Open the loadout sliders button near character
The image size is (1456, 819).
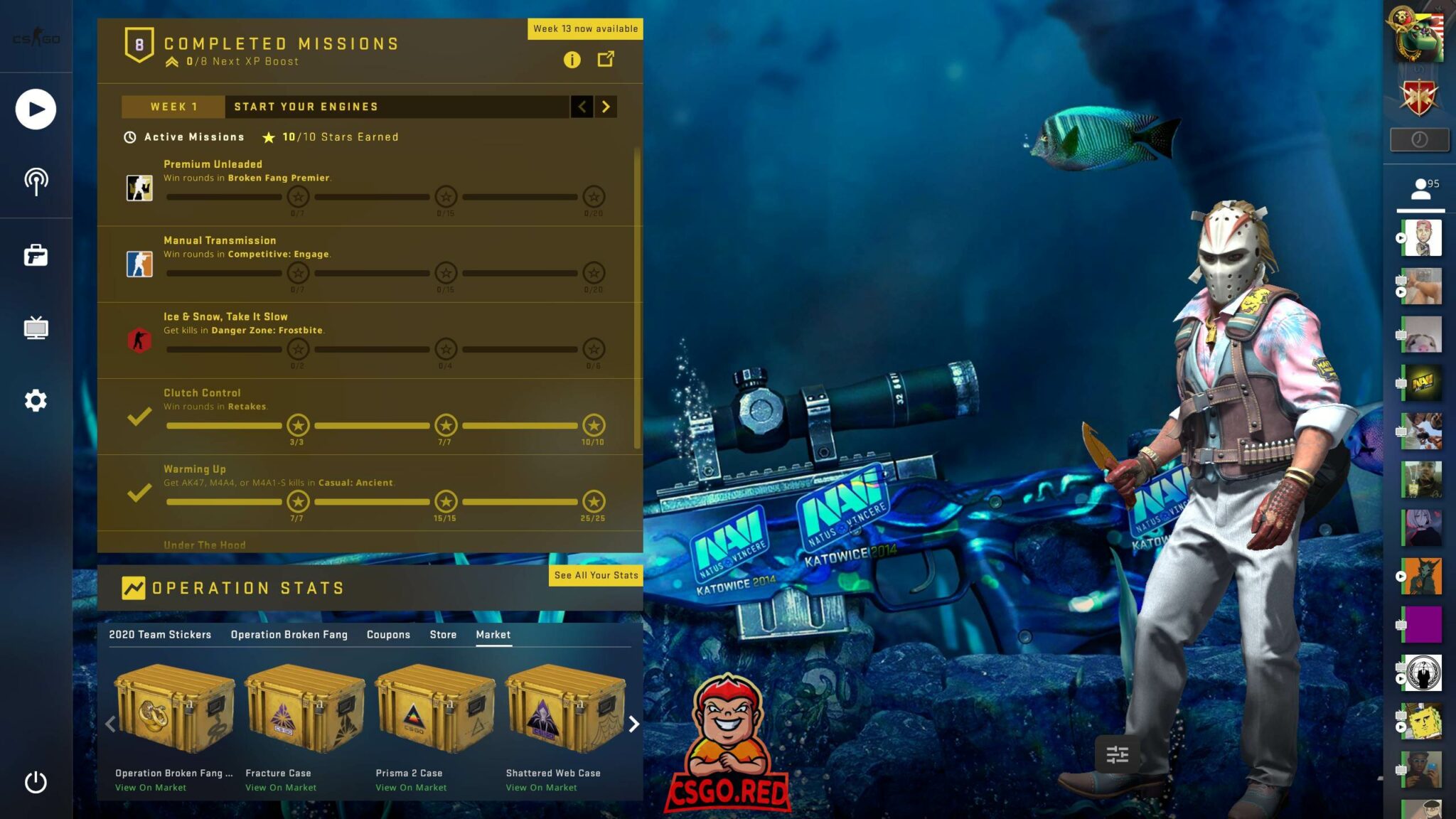[x=1117, y=754]
